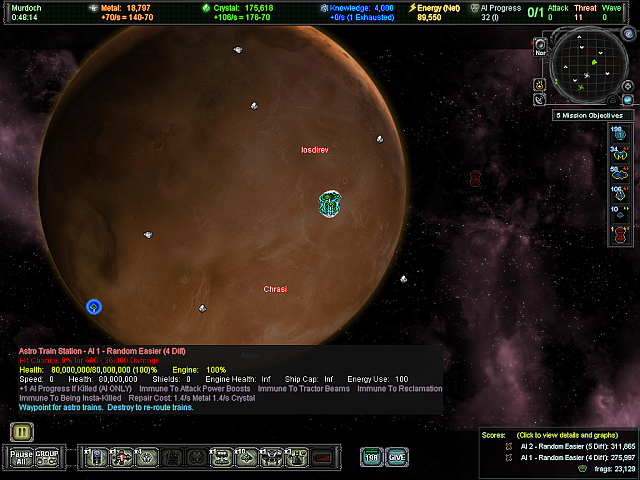Select the 106 ship group icon
This screenshot has height=480, width=640.
[x=620, y=191]
